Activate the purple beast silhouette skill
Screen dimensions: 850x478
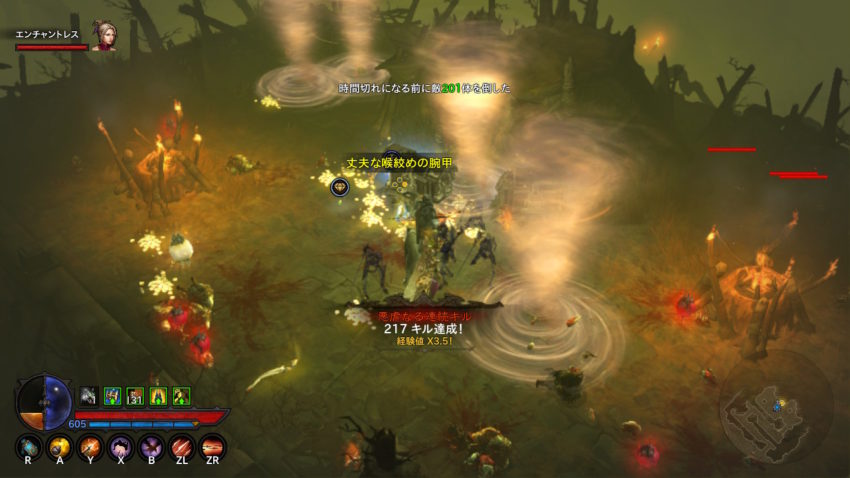pos(121,447)
